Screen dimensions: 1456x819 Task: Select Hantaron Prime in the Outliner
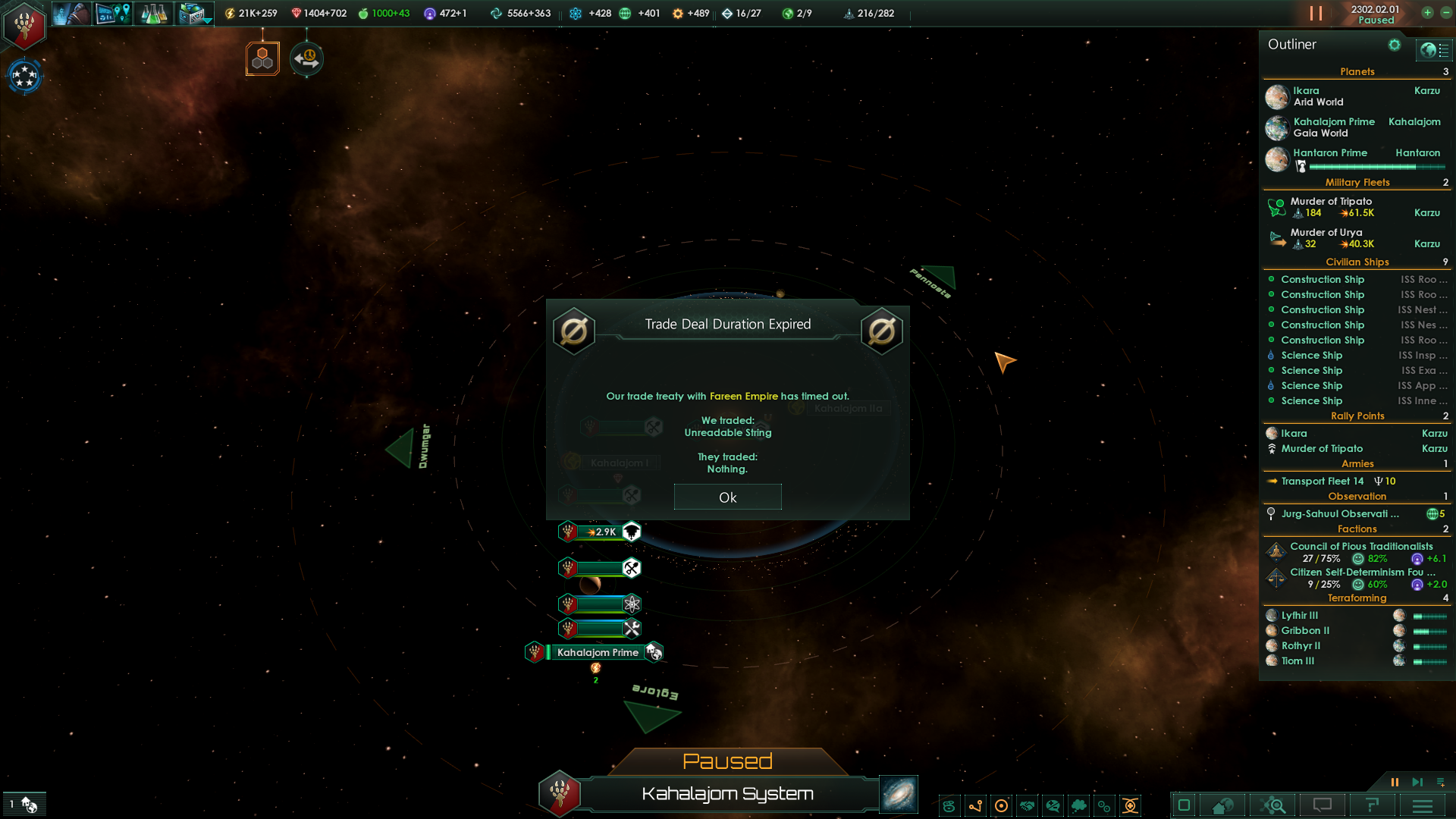[x=1329, y=153]
